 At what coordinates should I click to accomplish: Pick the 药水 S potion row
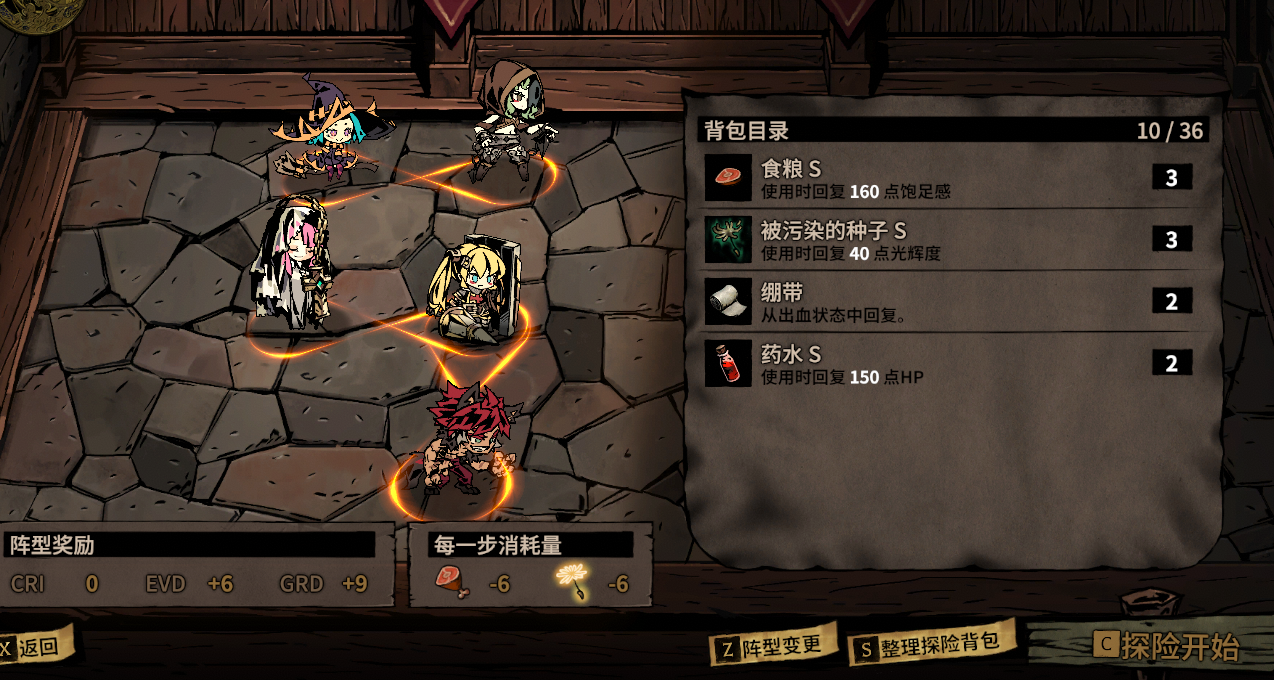[x=950, y=363]
